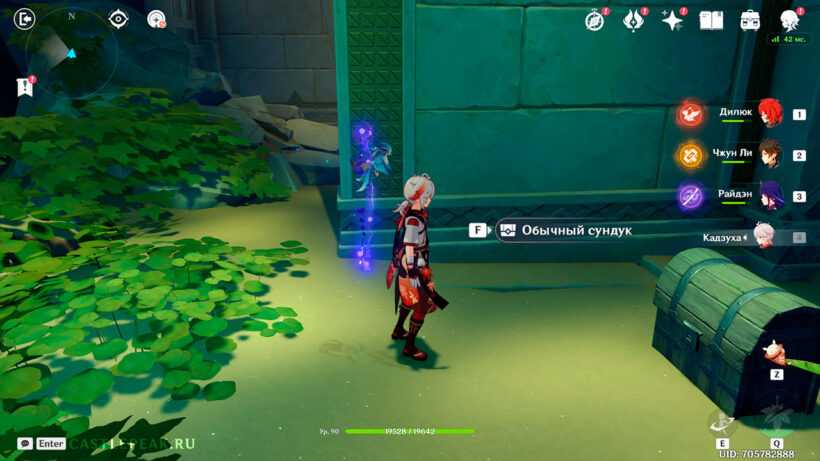The height and width of the screenshot is (461, 820).
Task: Select active character Кадзуха in party list
Action: tap(766, 237)
